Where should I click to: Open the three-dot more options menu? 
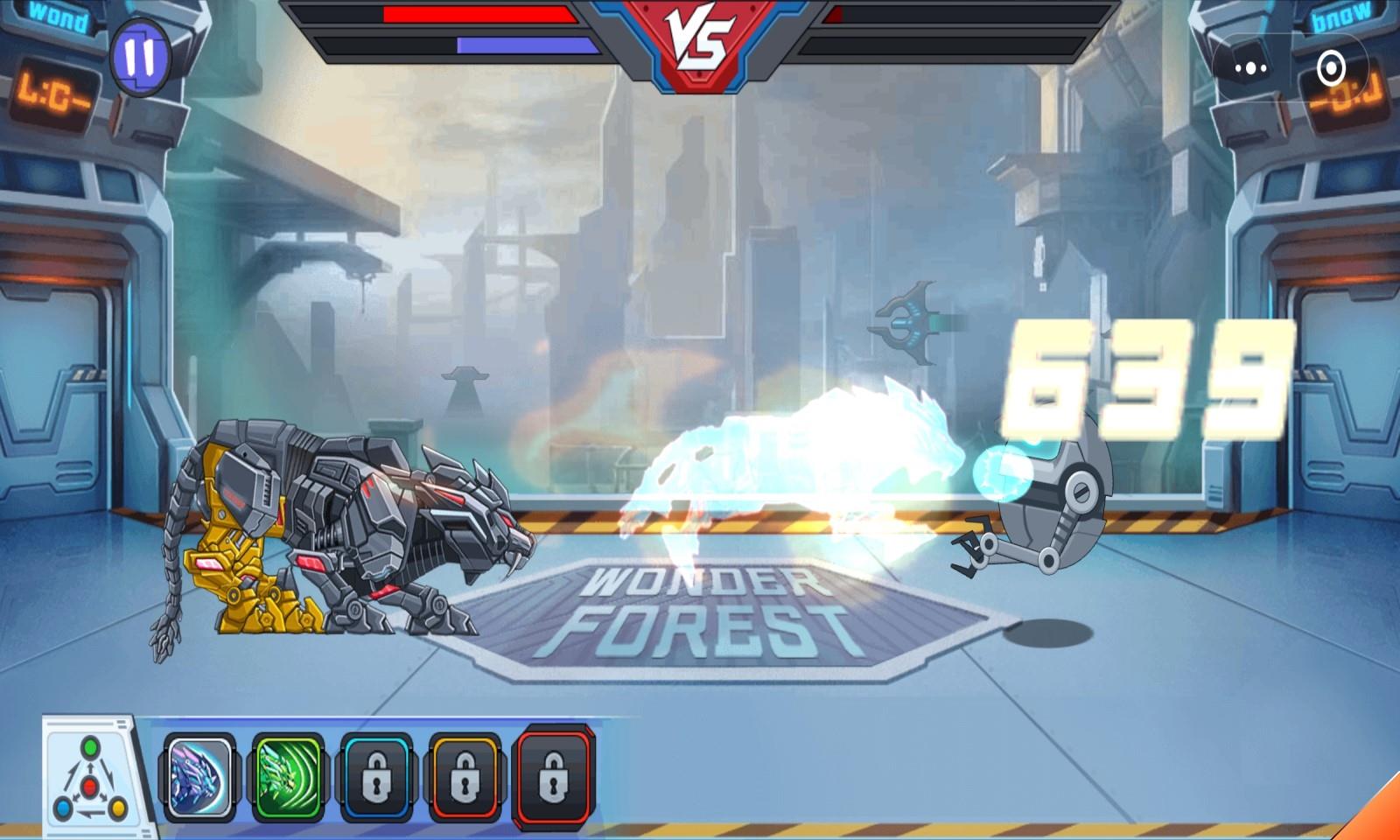(1250, 67)
